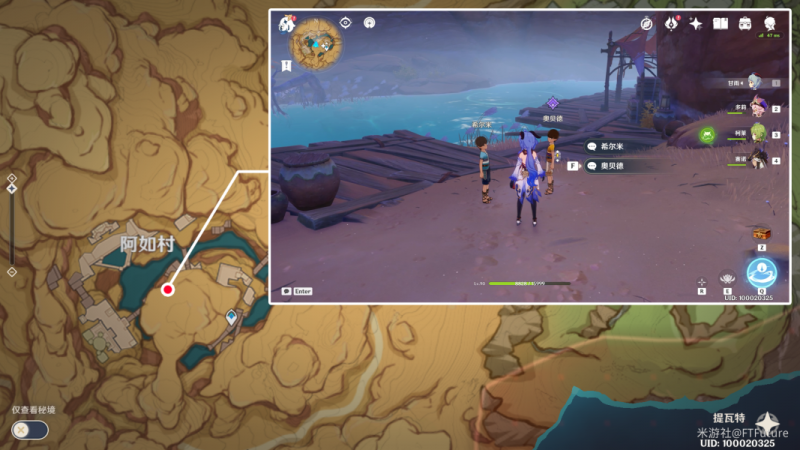Switch to party member 甘雨
Viewport: 800px width, 450px height.
(753, 82)
